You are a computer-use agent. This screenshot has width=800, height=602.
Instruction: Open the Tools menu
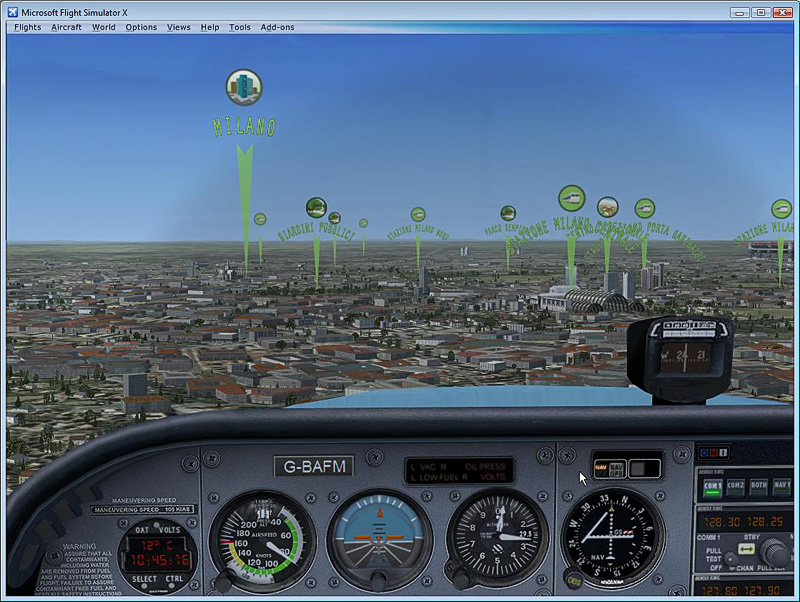[240, 27]
